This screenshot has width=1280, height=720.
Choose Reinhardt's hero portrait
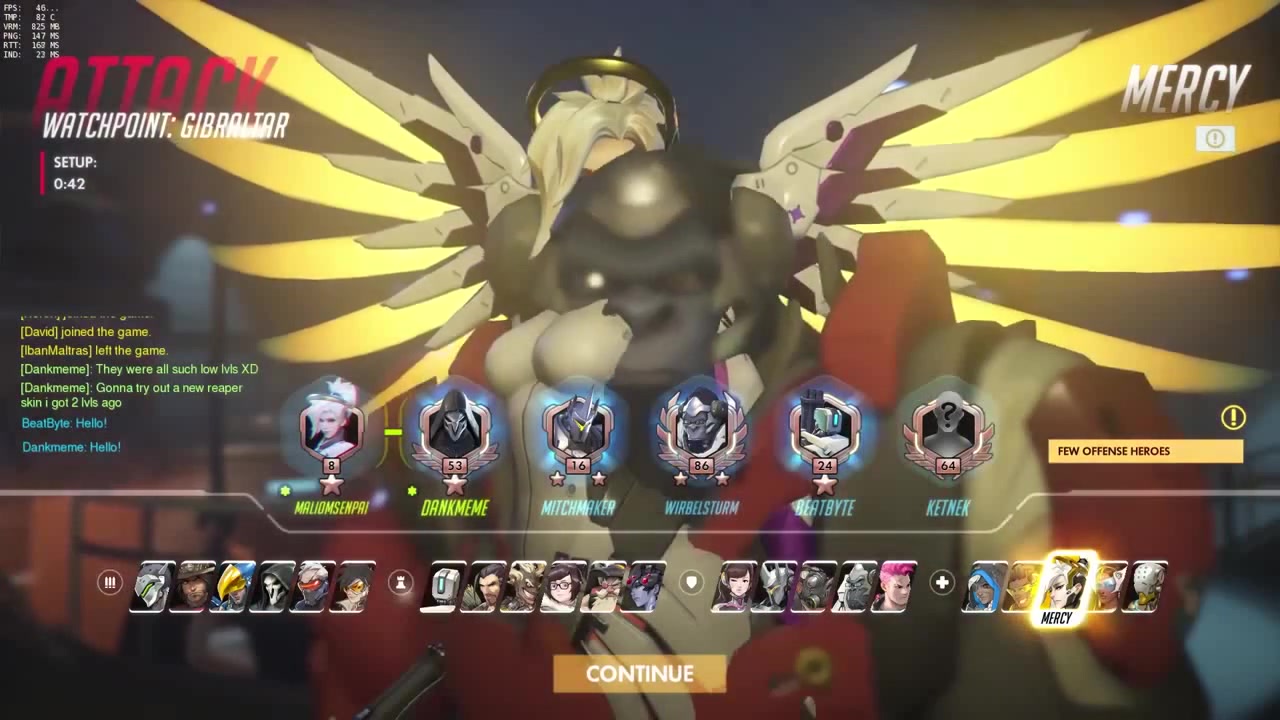point(775,586)
